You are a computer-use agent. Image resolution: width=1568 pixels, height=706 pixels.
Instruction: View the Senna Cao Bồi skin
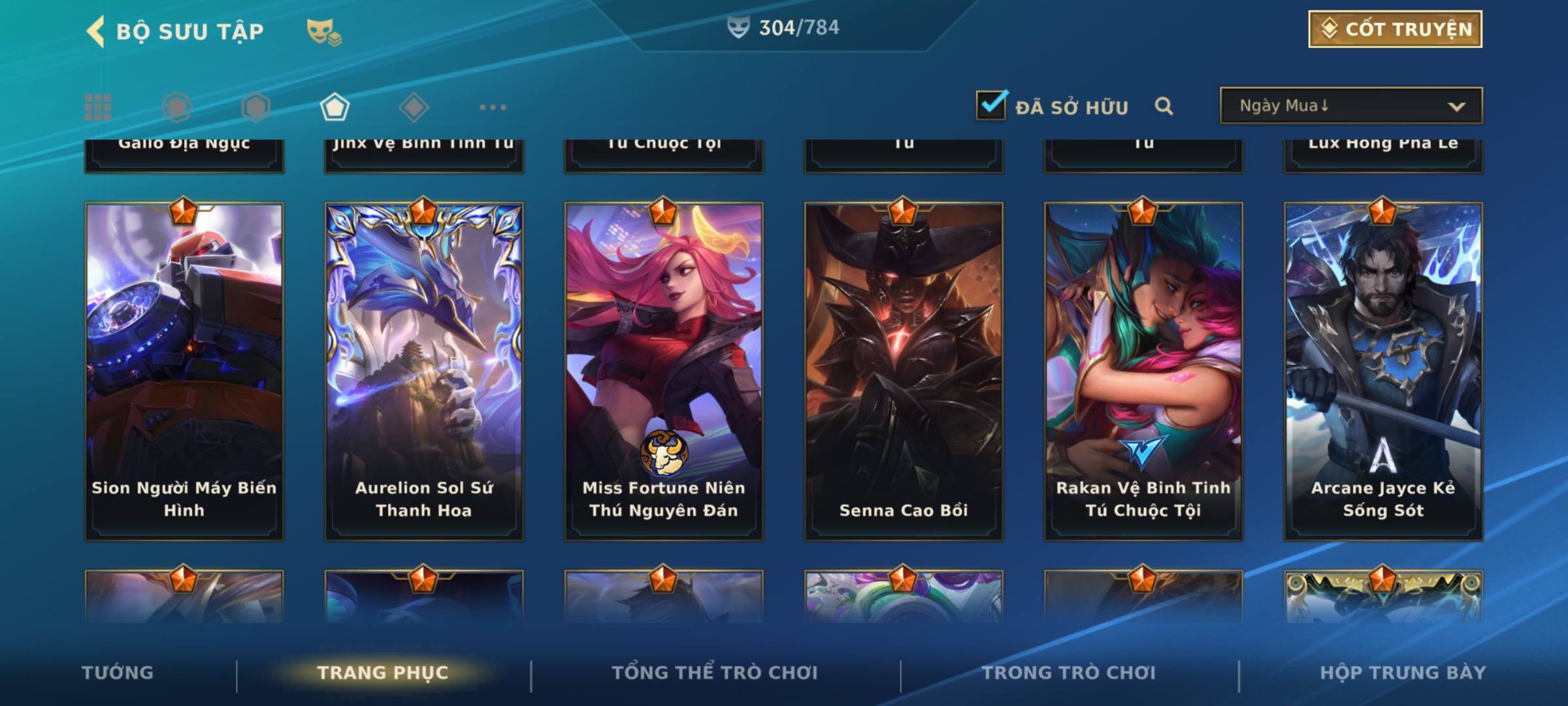[904, 371]
